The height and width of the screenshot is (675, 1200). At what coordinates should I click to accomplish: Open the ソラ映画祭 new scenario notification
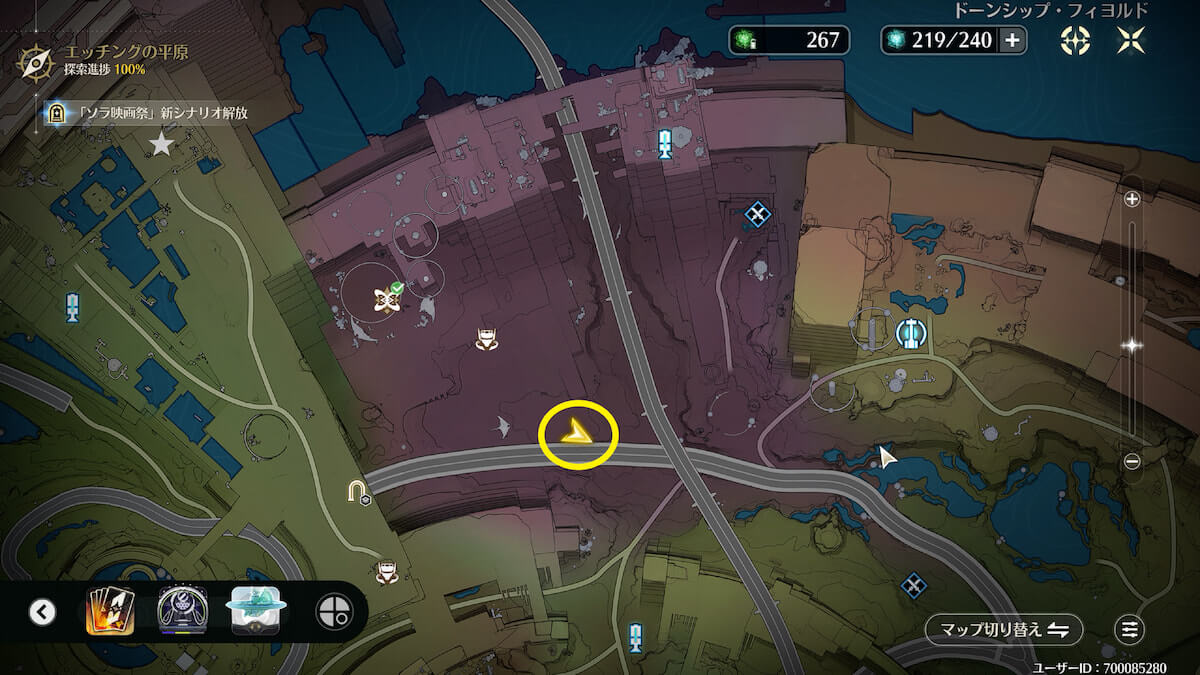pyautogui.click(x=150, y=113)
